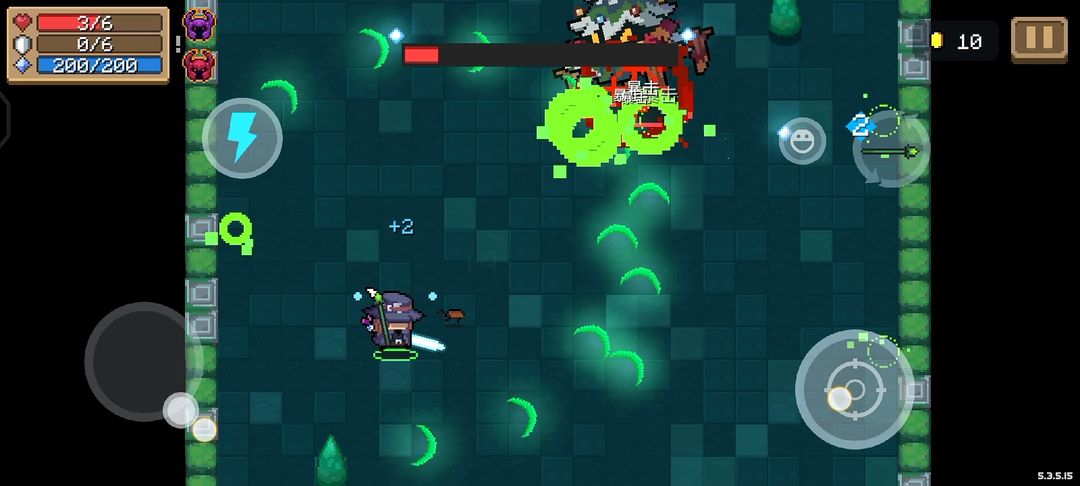Tap the crosshair attack button

pos(853,388)
